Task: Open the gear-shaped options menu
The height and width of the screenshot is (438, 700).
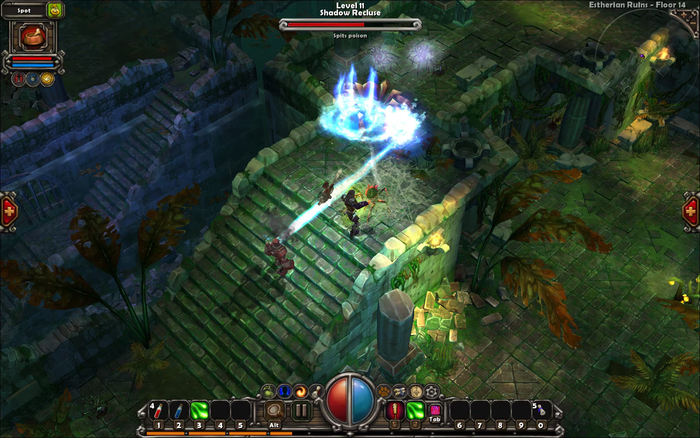Action: 431,391
